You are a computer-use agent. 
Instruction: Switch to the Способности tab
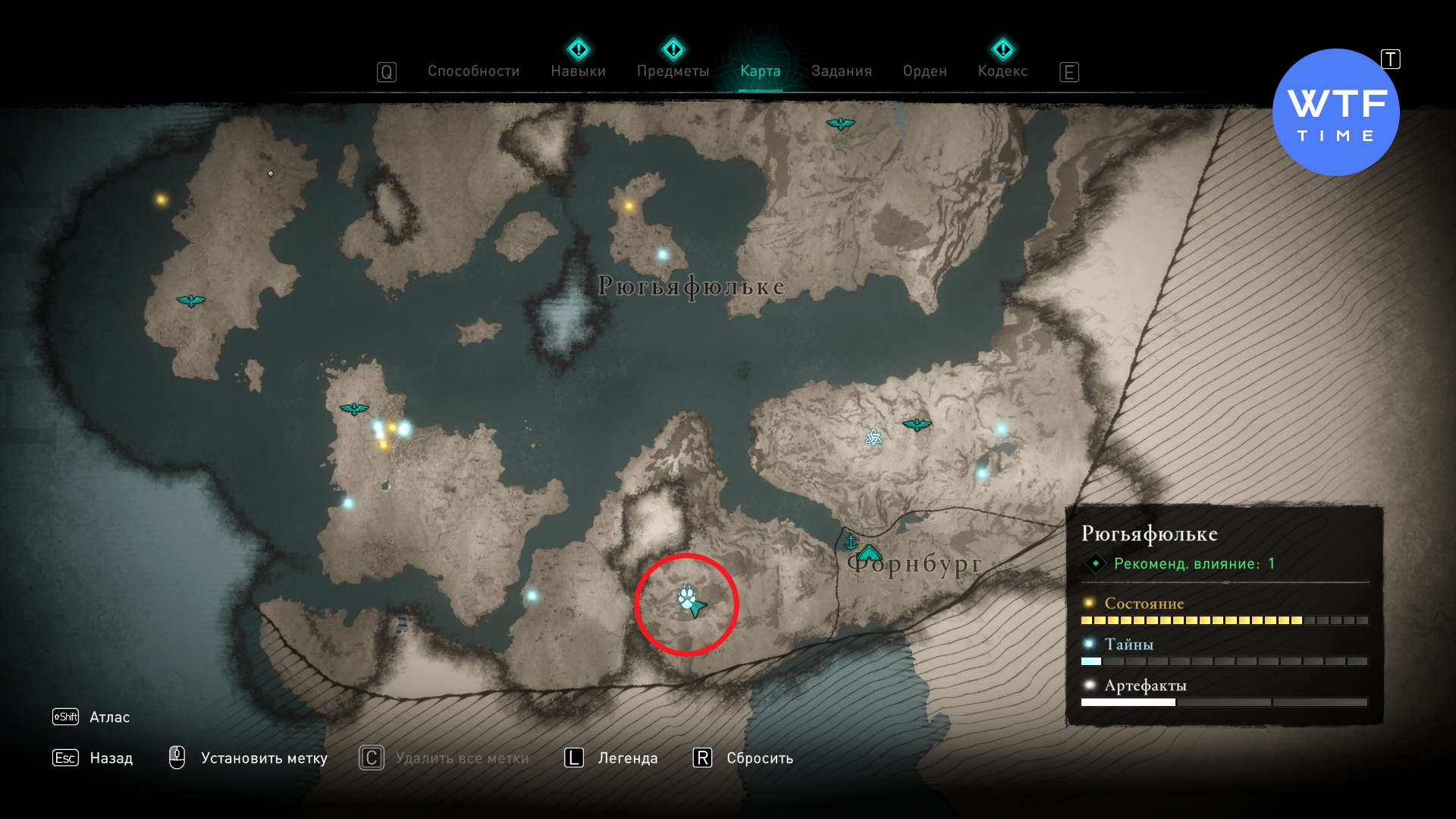pyautogui.click(x=473, y=71)
